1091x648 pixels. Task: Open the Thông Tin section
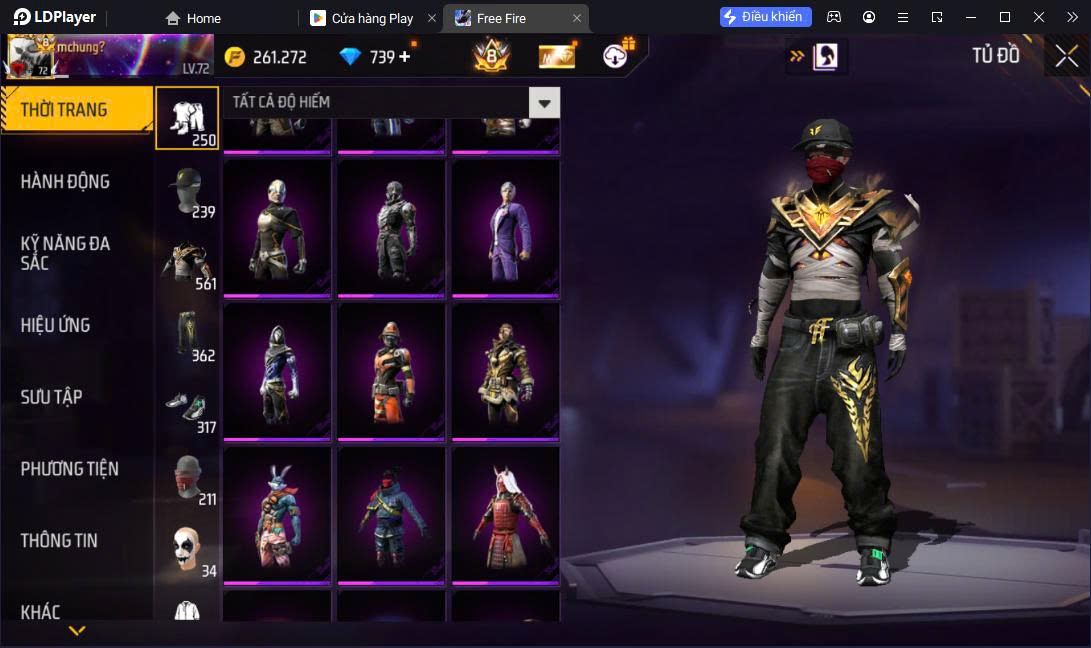[60, 541]
